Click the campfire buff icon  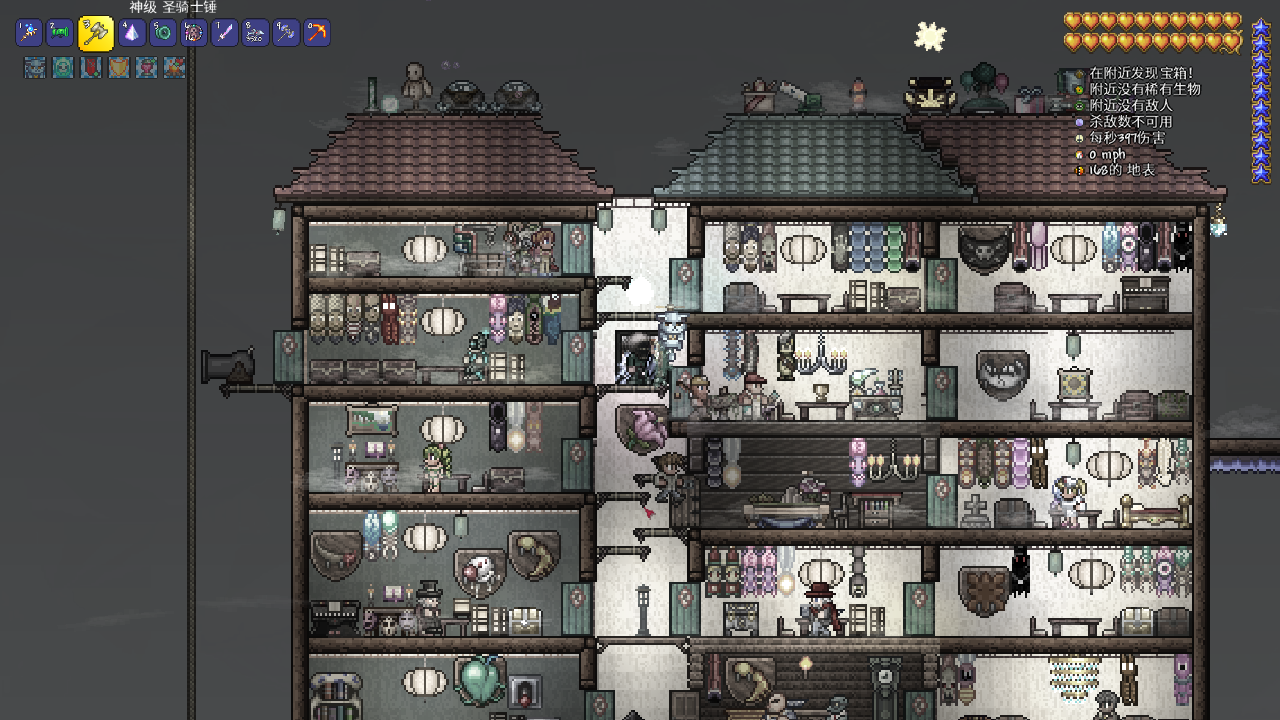click(175, 67)
